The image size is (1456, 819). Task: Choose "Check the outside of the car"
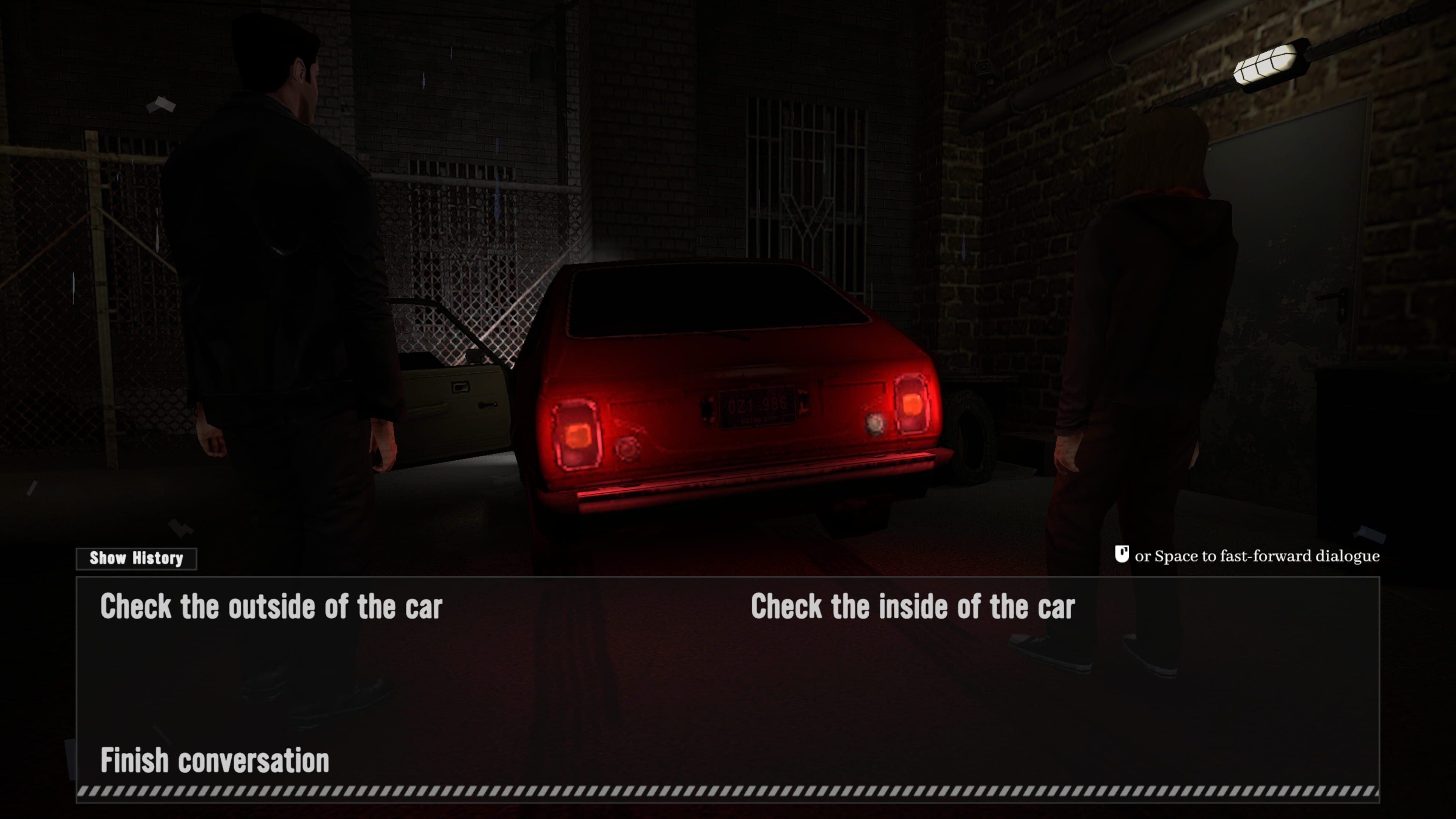pyautogui.click(x=271, y=607)
